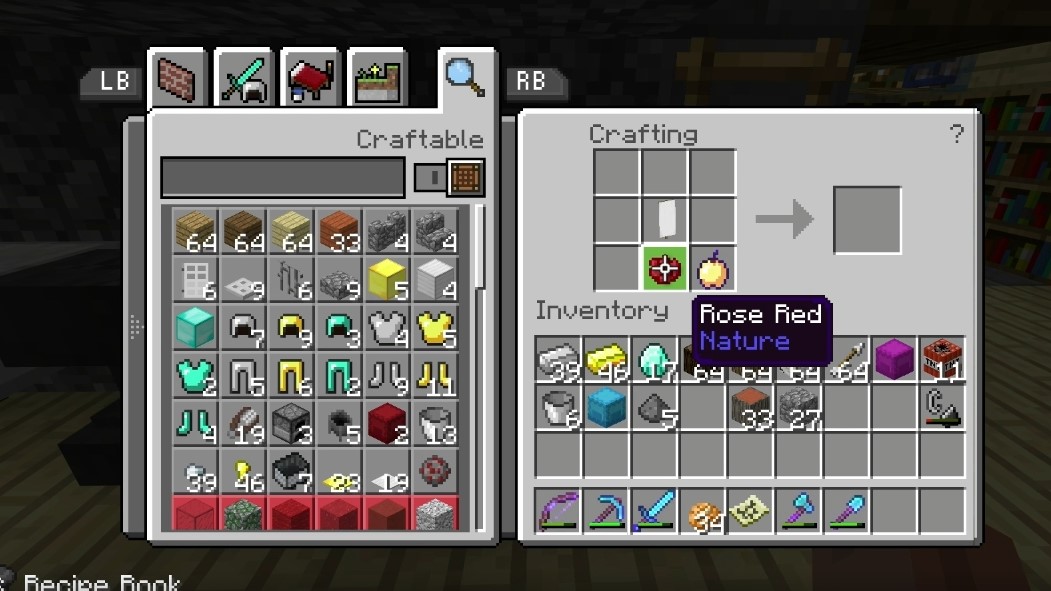Open the sword and helmet equipment tab
This screenshot has height=591, width=1051.
243,78
